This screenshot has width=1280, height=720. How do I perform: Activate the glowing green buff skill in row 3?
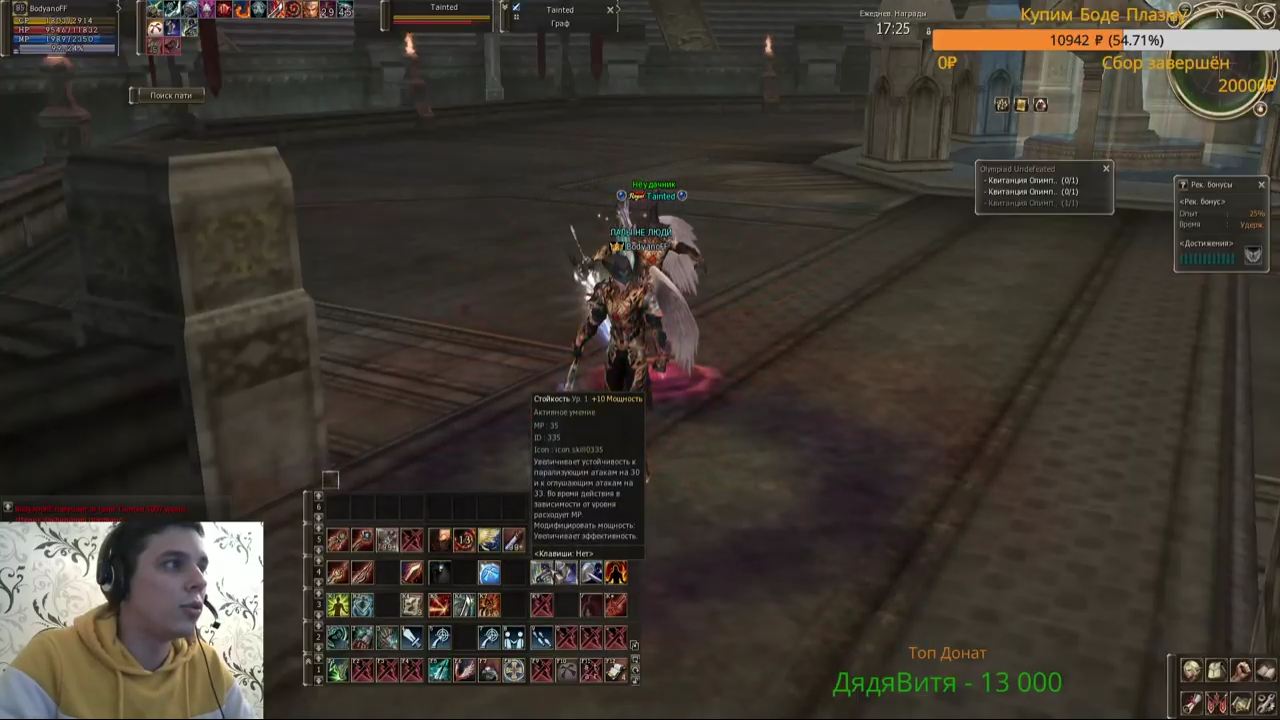338,604
